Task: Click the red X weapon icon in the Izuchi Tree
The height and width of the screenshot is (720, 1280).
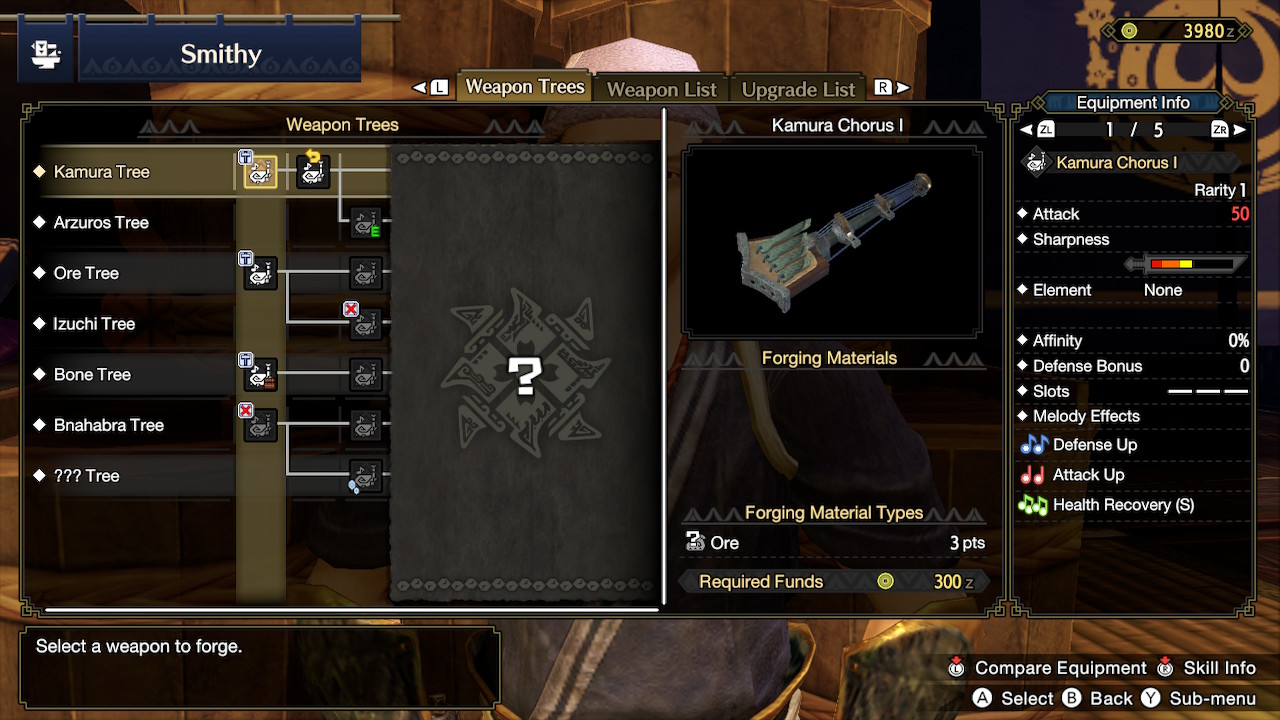Action: point(364,324)
